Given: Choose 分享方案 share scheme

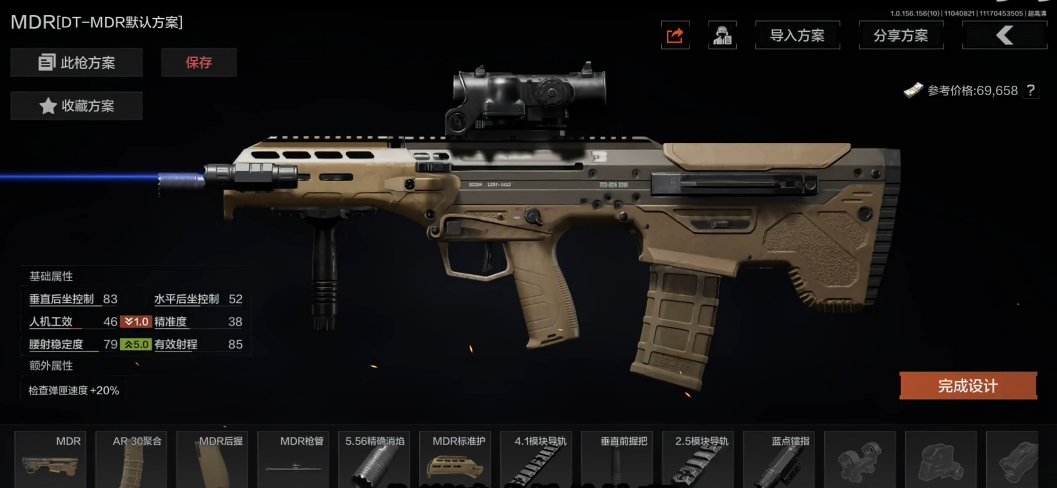Looking at the screenshot, I should [x=901, y=36].
